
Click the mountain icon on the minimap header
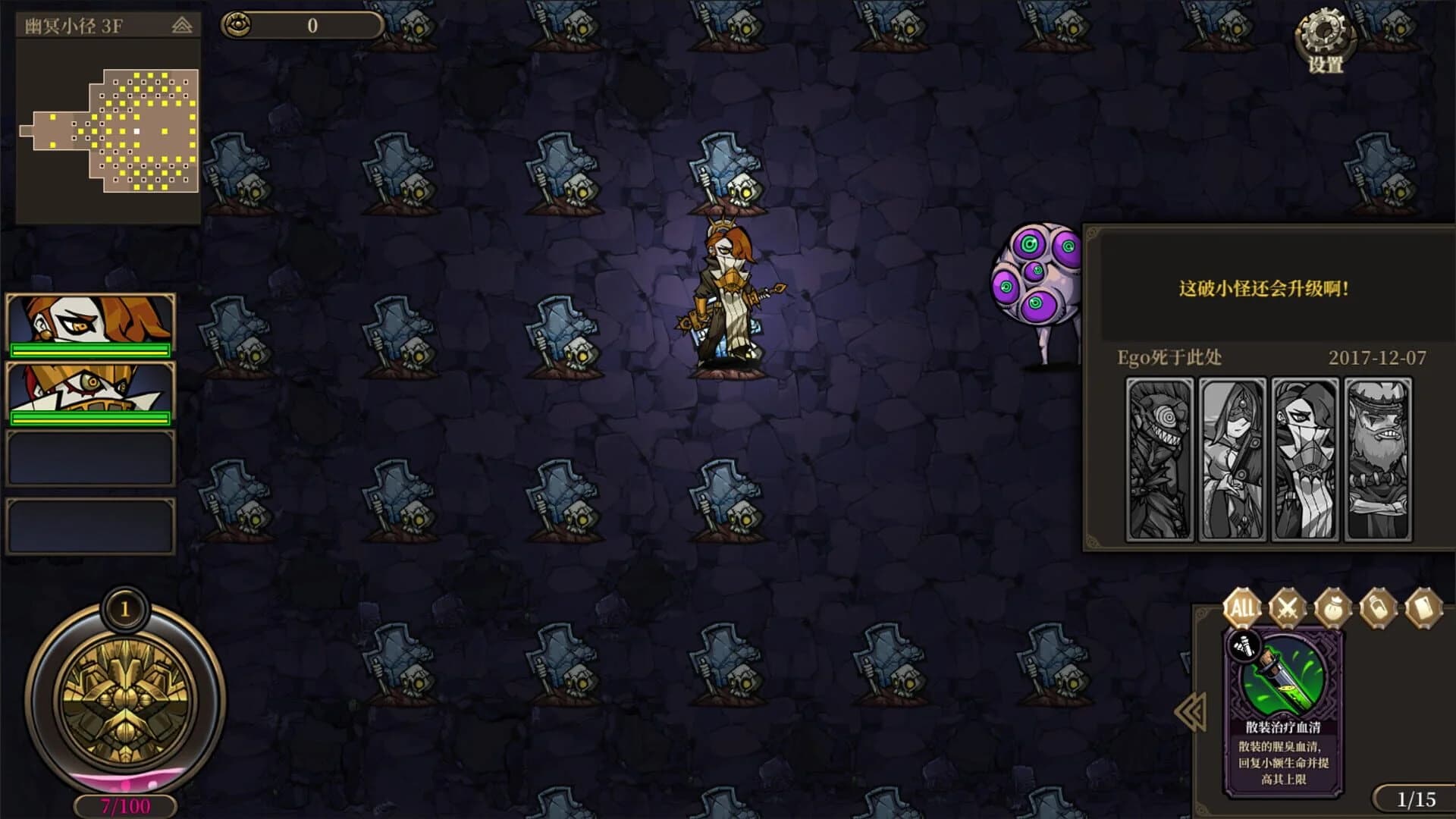click(x=180, y=24)
